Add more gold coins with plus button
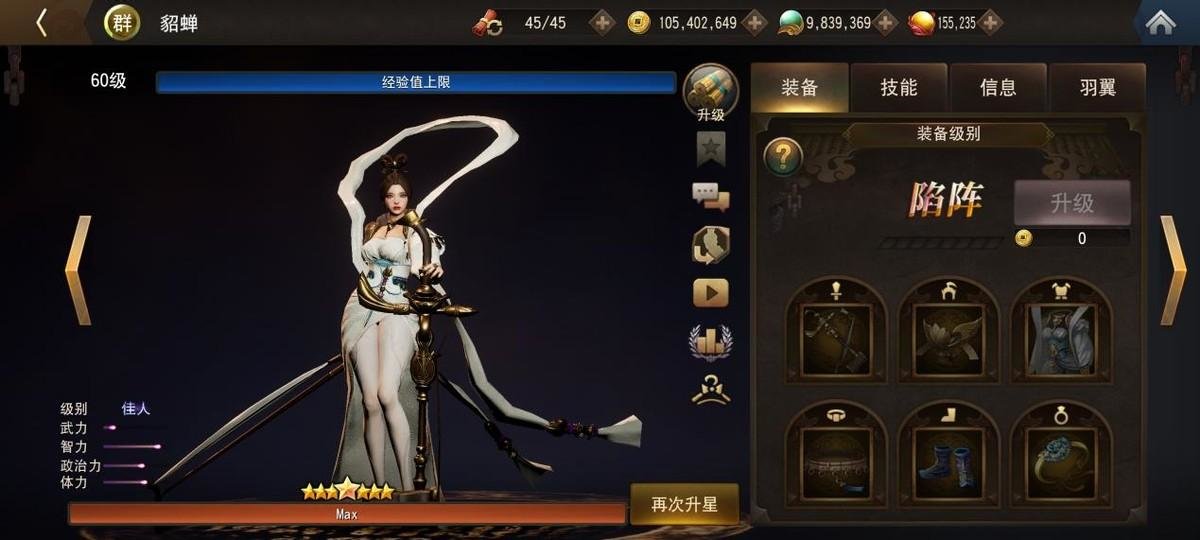Viewport: 1200px width, 540px height. [x=755, y=23]
